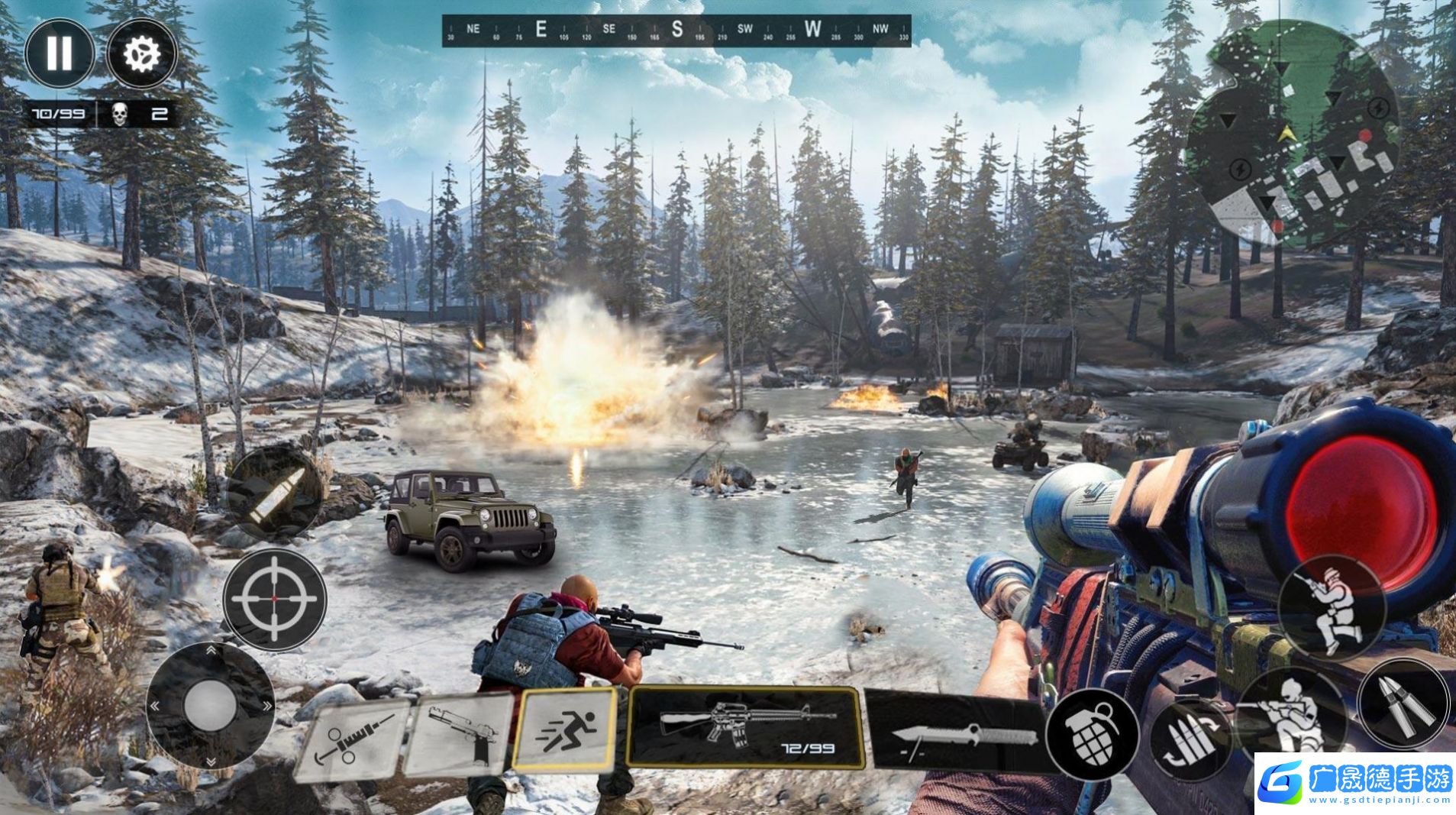
Task: Pause the game
Action: point(59,53)
